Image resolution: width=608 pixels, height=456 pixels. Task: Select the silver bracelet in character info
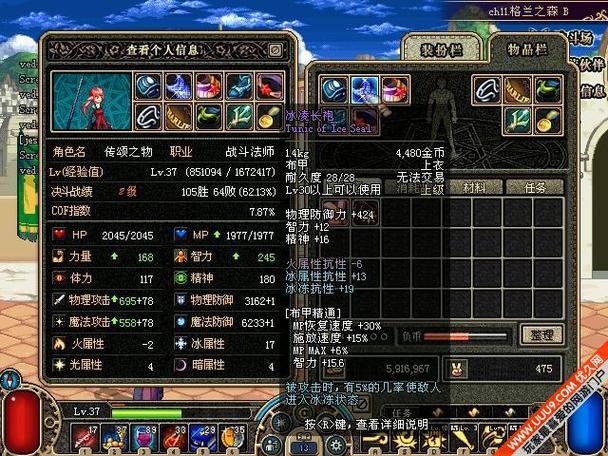coord(149,119)
